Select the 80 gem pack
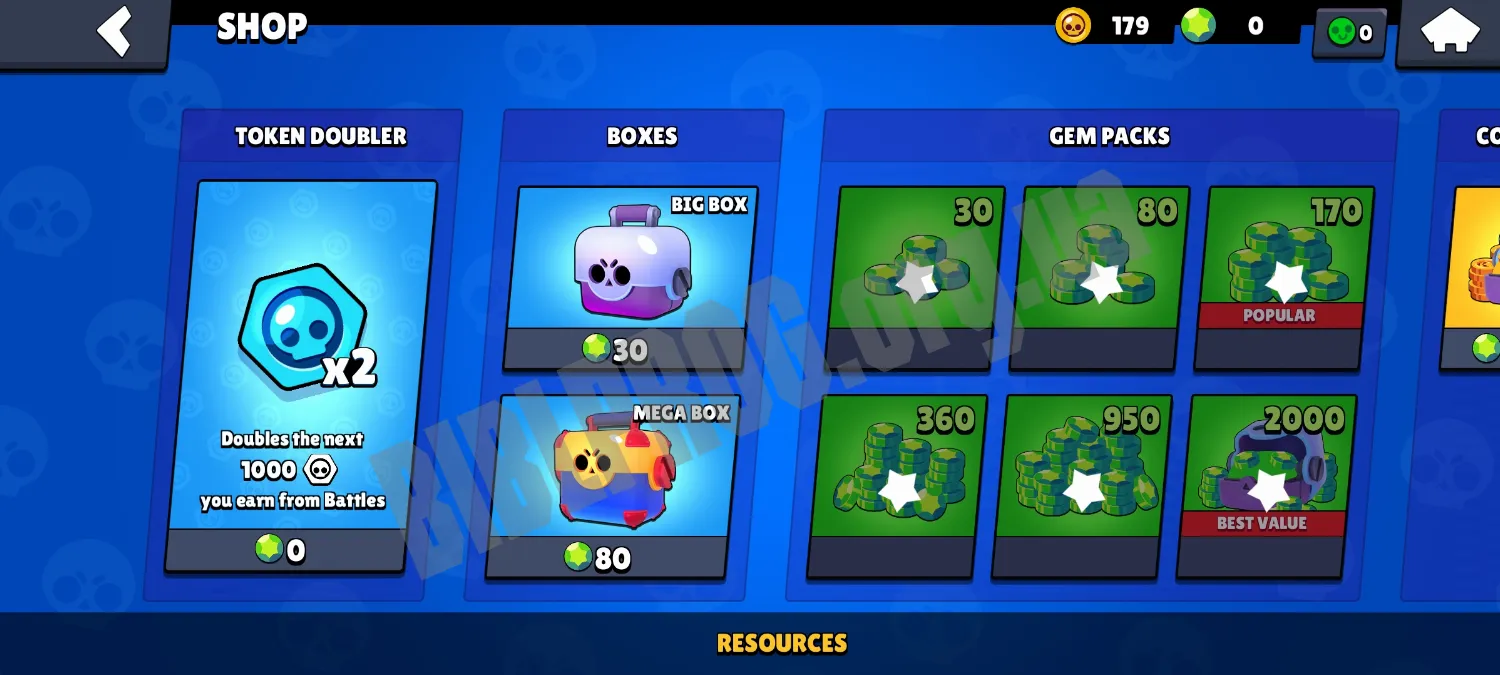1500x675 pixels. 1099,277
